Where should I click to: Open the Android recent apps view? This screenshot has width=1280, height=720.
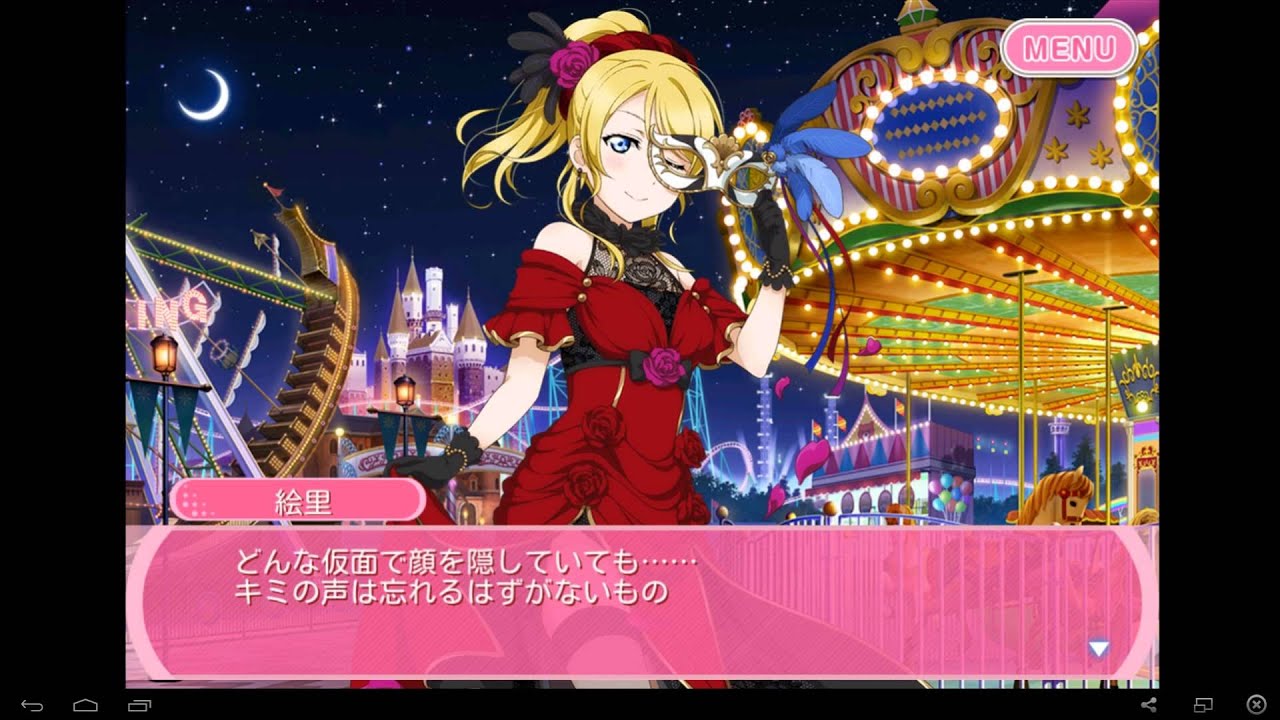139,705
